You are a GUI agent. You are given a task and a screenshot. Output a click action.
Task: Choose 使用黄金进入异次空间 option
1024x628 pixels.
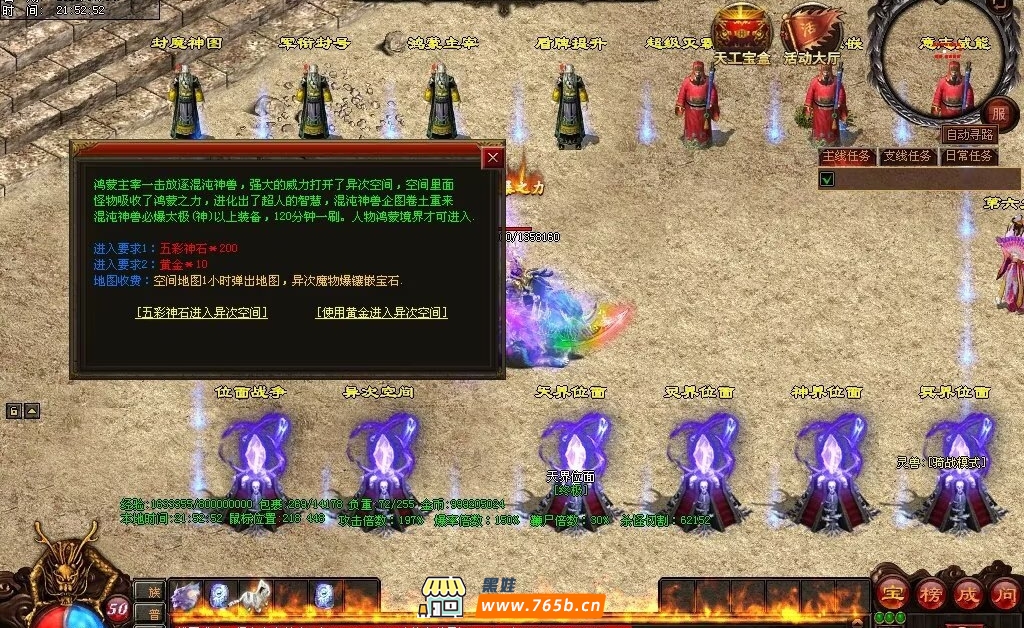(381, 312)
